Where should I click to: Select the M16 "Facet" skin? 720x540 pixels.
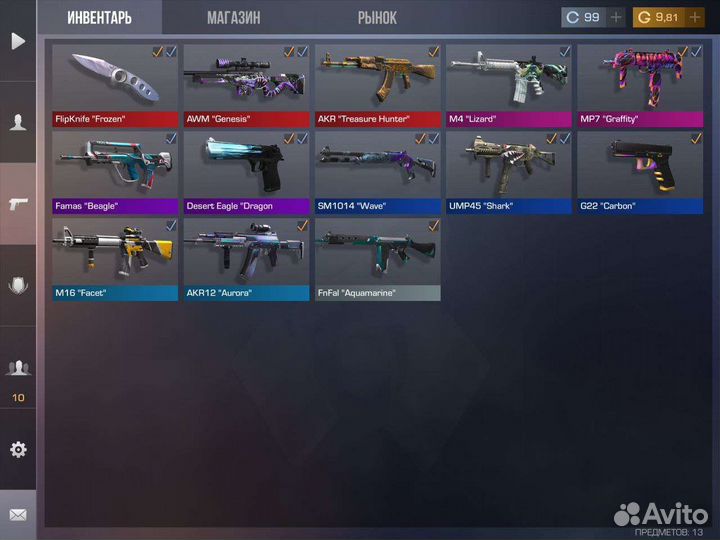pyautogui.click(x=115, y=259)
